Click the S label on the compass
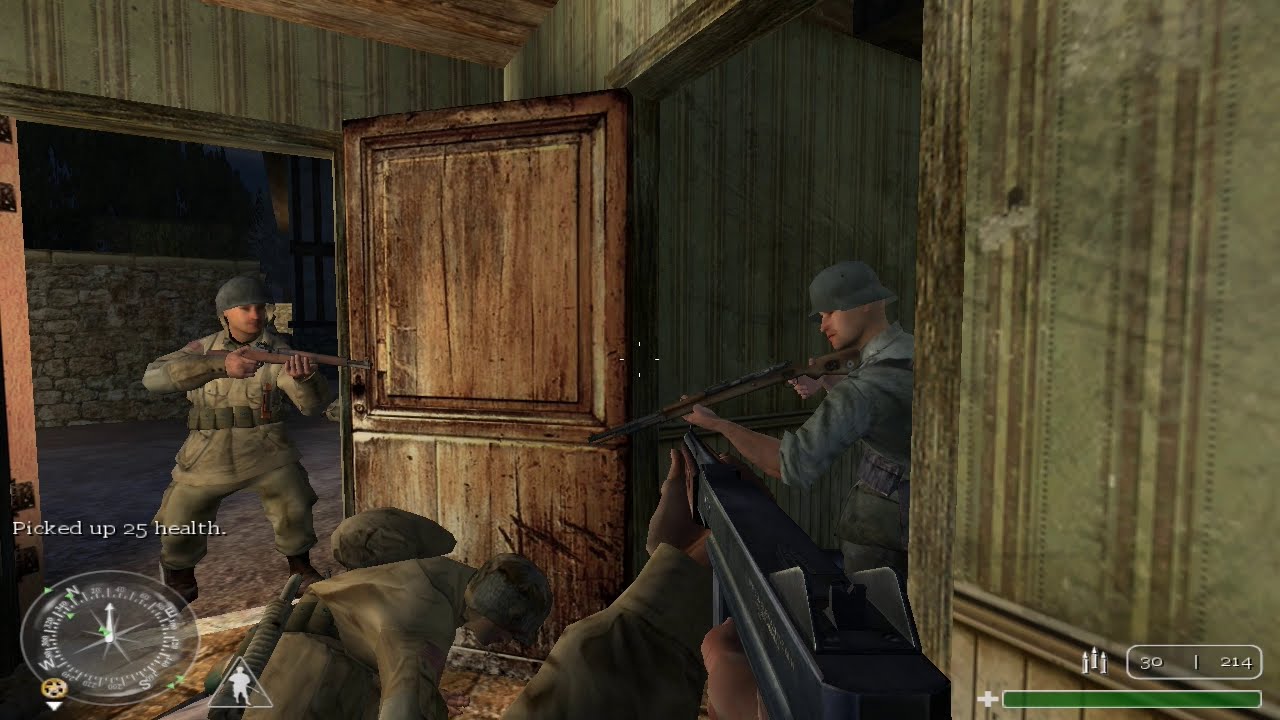This screenshot has width=1280, height=720. pyautogui.click(x=146, y=684)
